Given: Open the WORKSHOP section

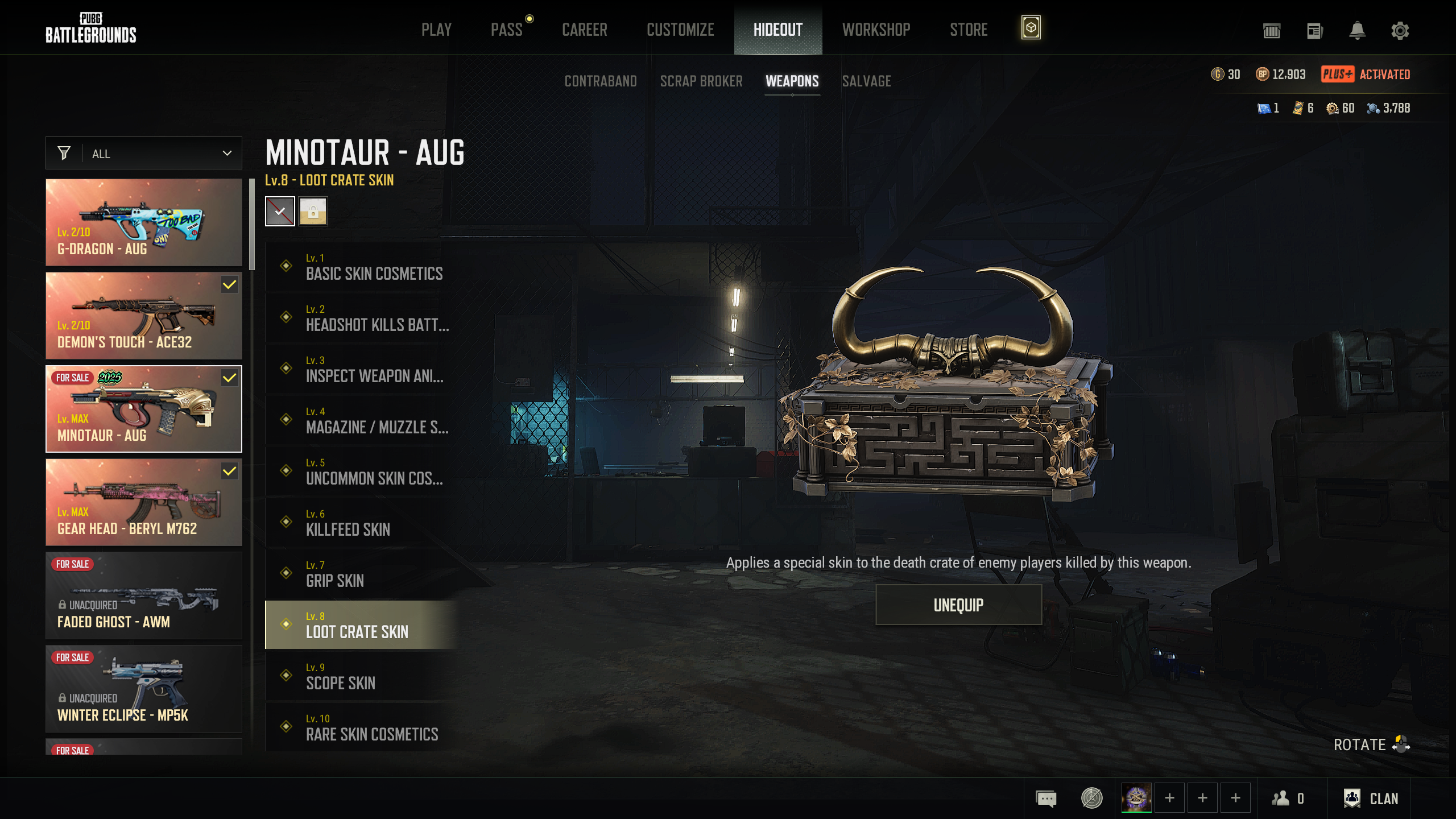Looking at the screenshot, I should pyautogui.click(x=876, y=30).
